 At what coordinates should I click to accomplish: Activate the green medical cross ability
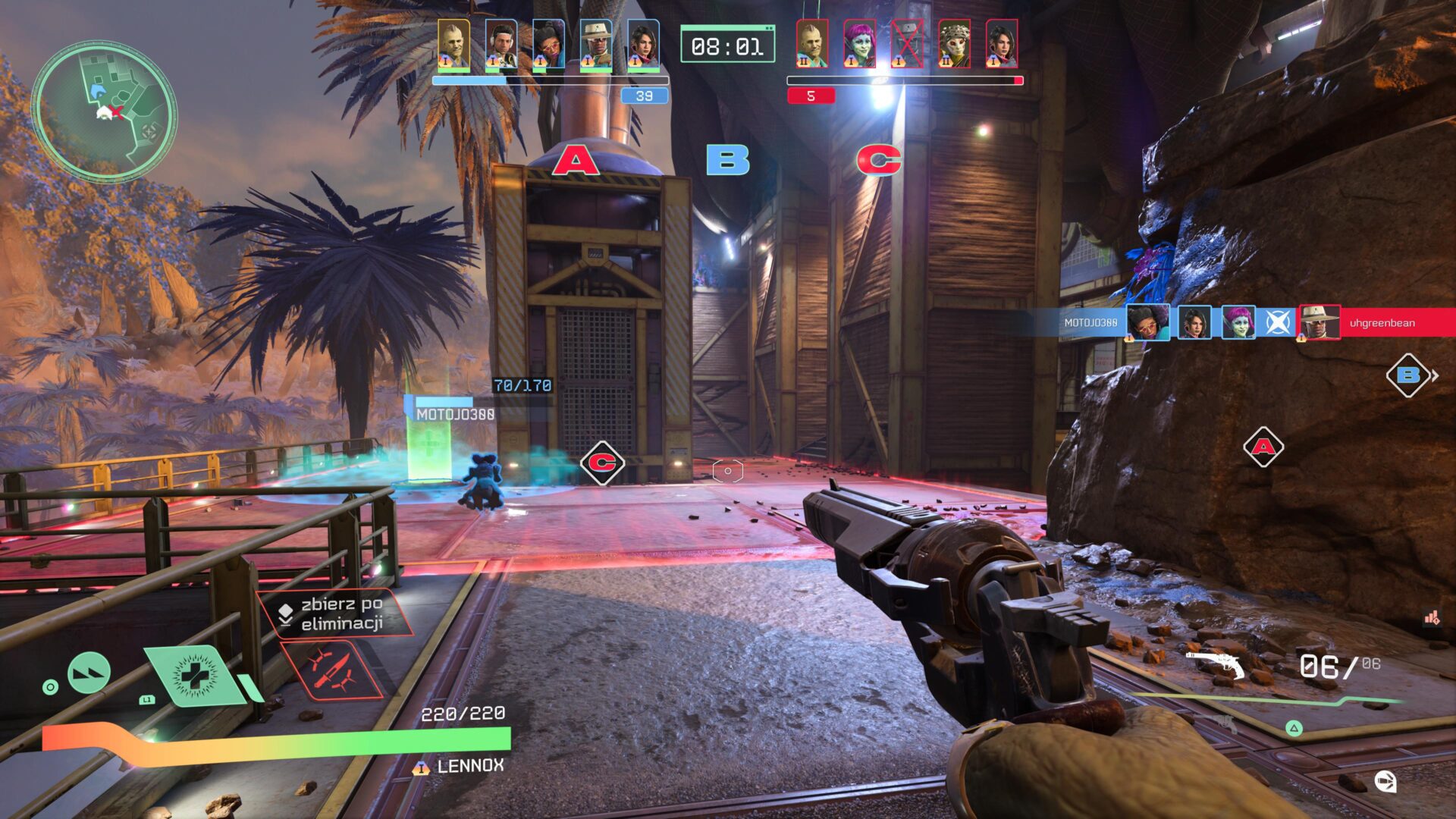195,674
